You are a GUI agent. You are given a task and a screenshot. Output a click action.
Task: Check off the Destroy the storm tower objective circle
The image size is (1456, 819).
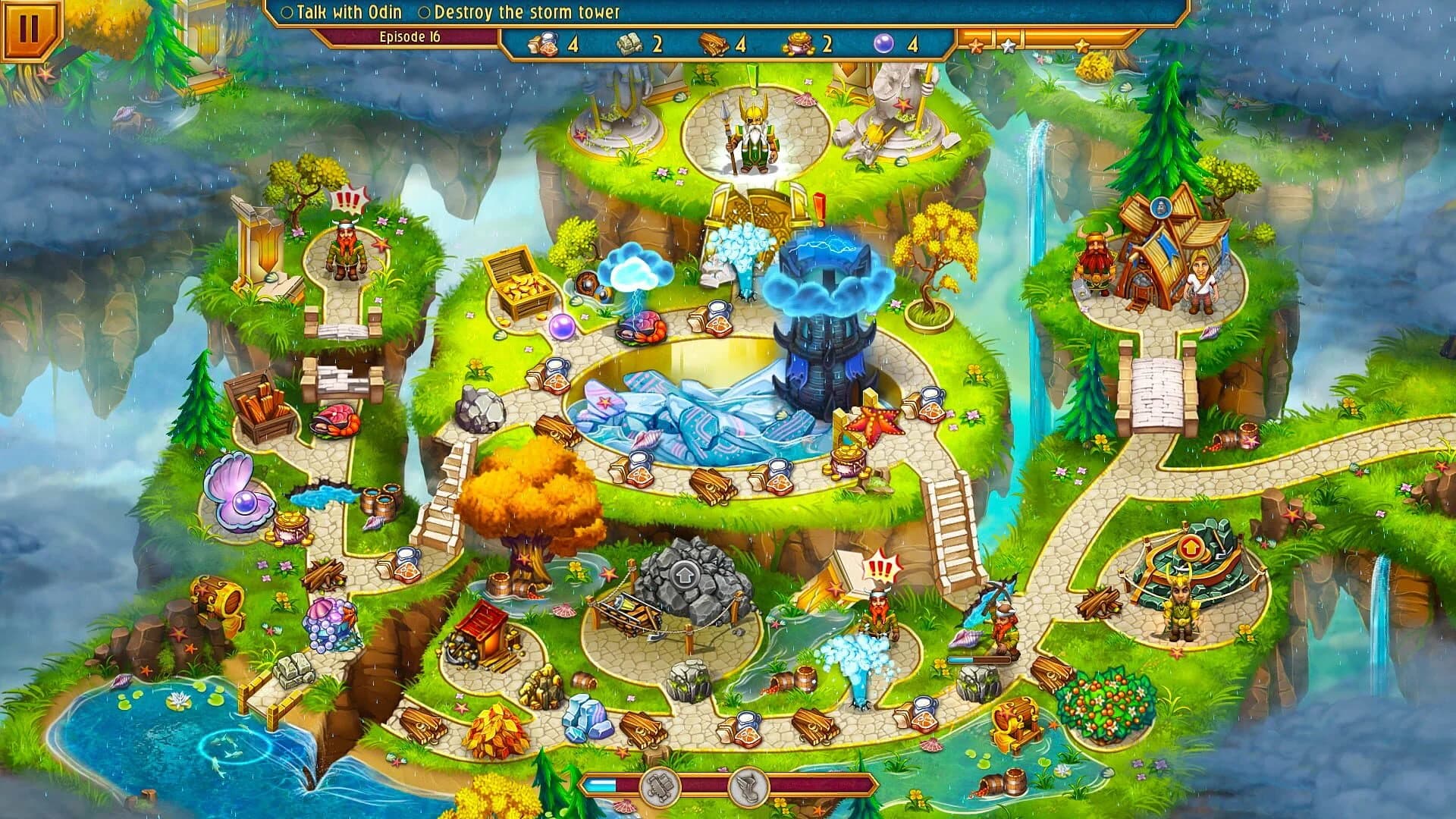point(425,12)
